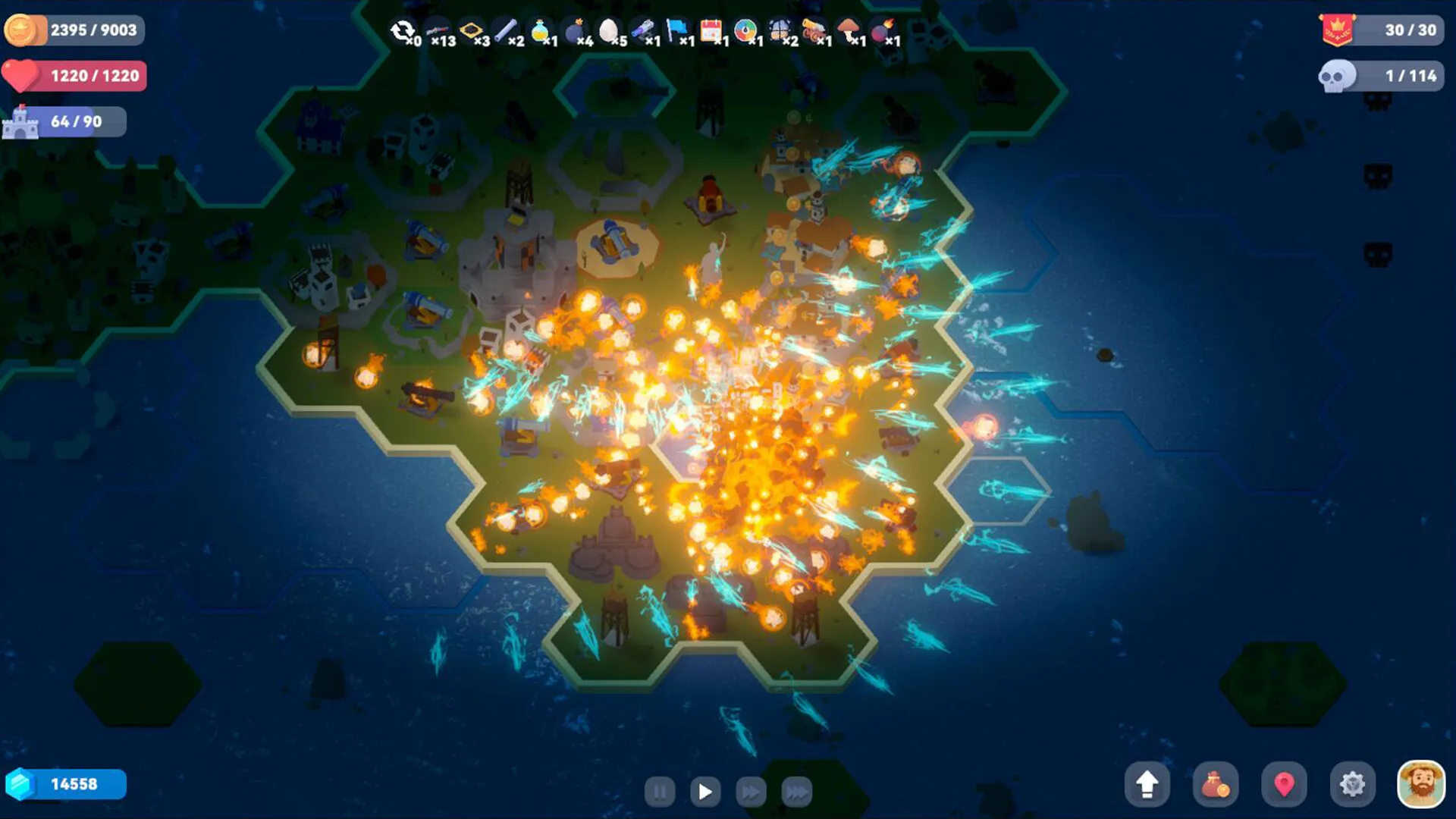Viewport: 1456px width, 819px height.
Task: Select the color wheel item
Action: point(745,31)
